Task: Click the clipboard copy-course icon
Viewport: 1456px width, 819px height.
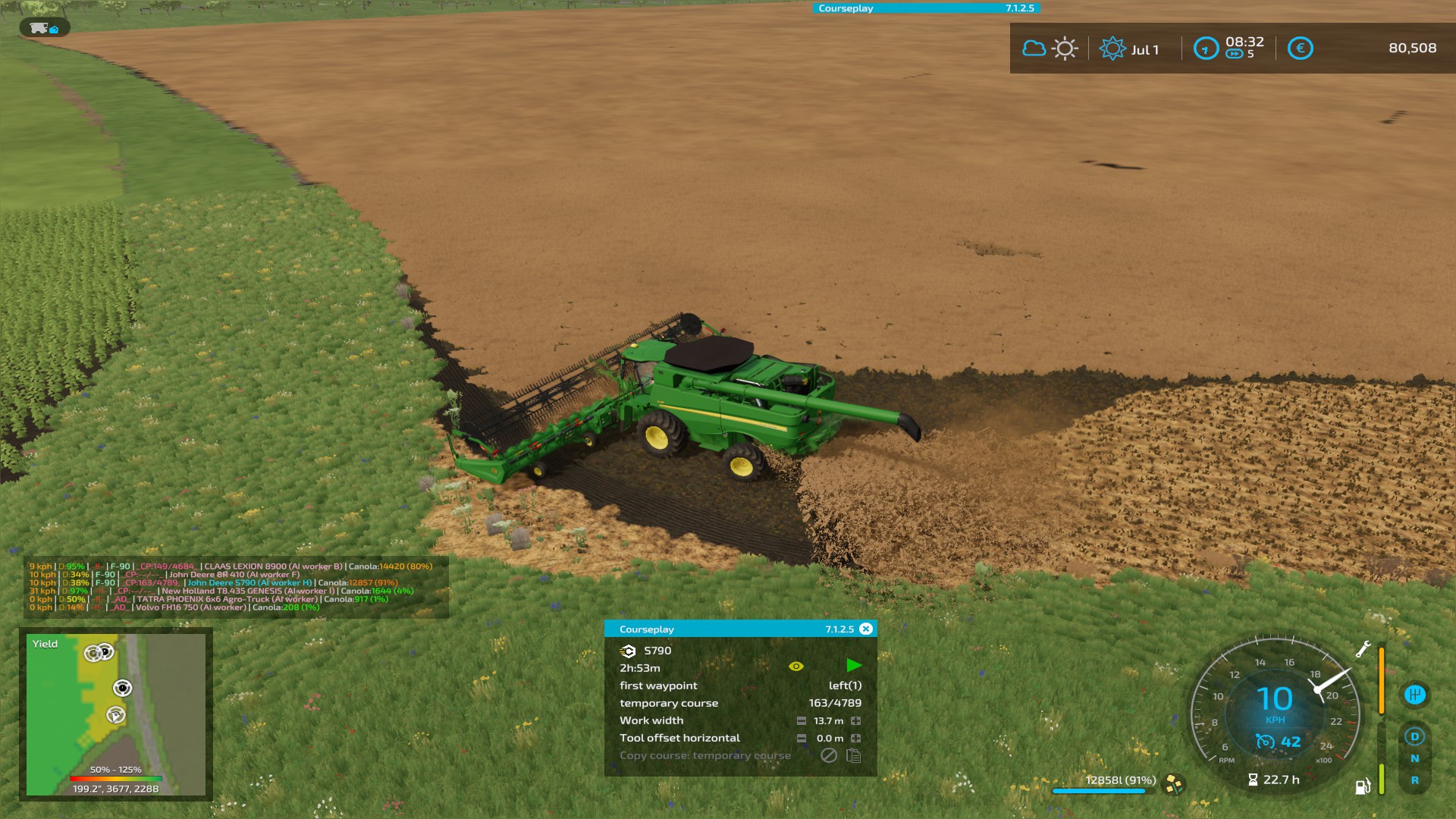Action: (x=854, y=757)
